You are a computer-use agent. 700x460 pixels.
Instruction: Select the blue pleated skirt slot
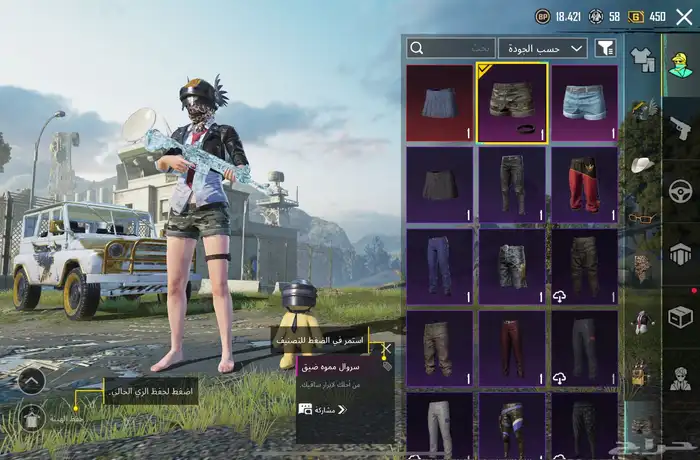[x=440, y=102]
